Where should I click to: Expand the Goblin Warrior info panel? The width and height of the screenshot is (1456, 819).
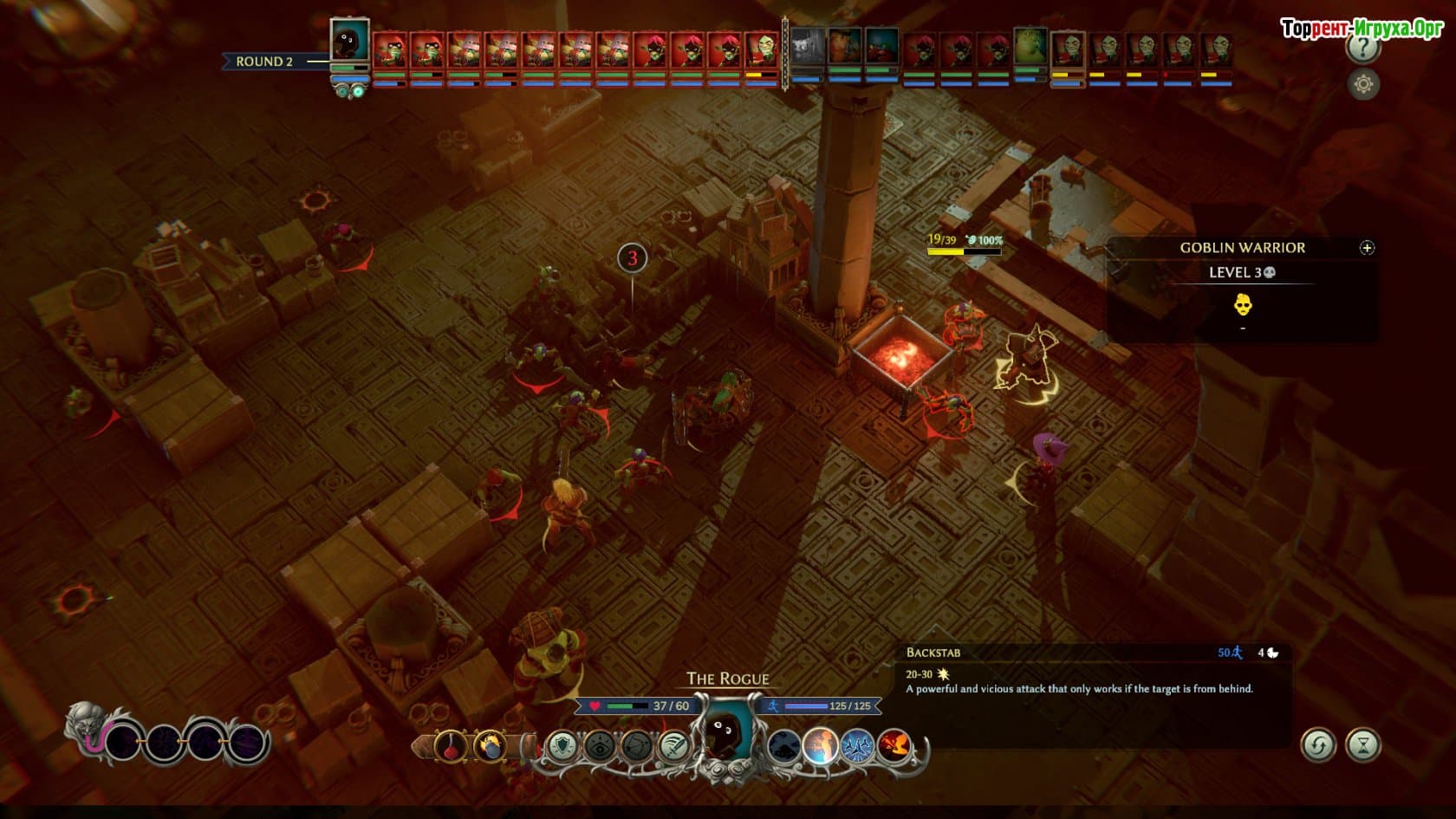click(x=1367, y=248)
